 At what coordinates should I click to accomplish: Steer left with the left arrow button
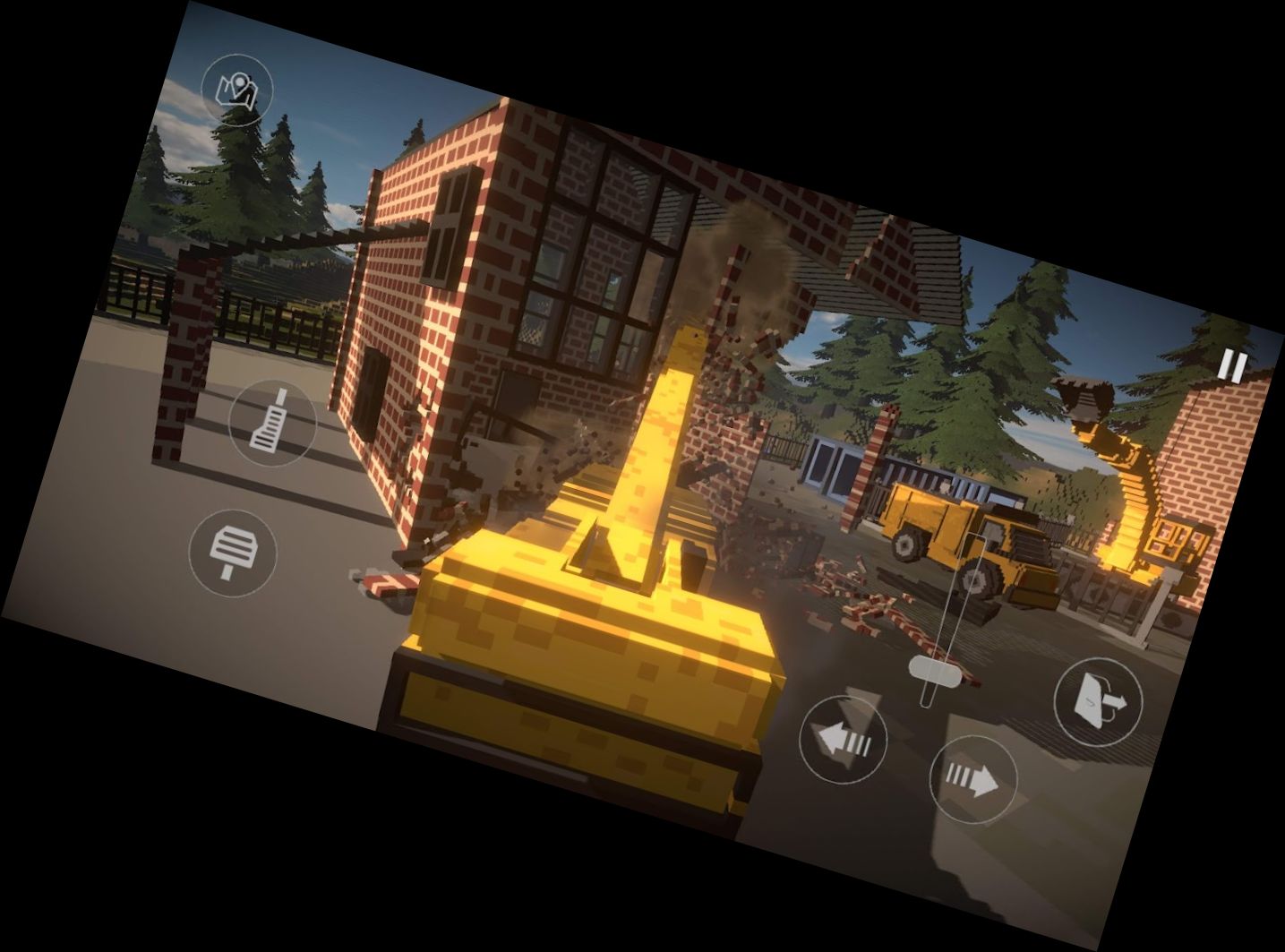[842, 740]
